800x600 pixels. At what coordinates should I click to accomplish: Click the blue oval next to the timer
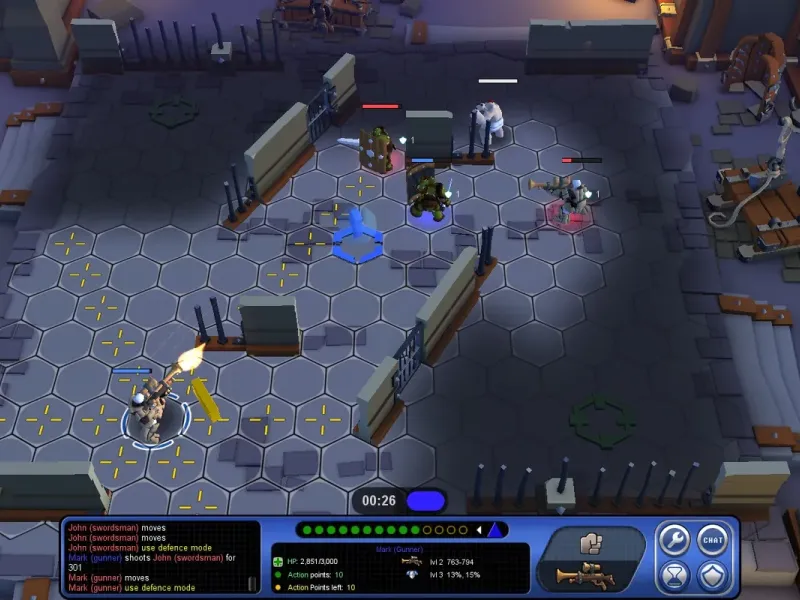(x=425, y=500)
